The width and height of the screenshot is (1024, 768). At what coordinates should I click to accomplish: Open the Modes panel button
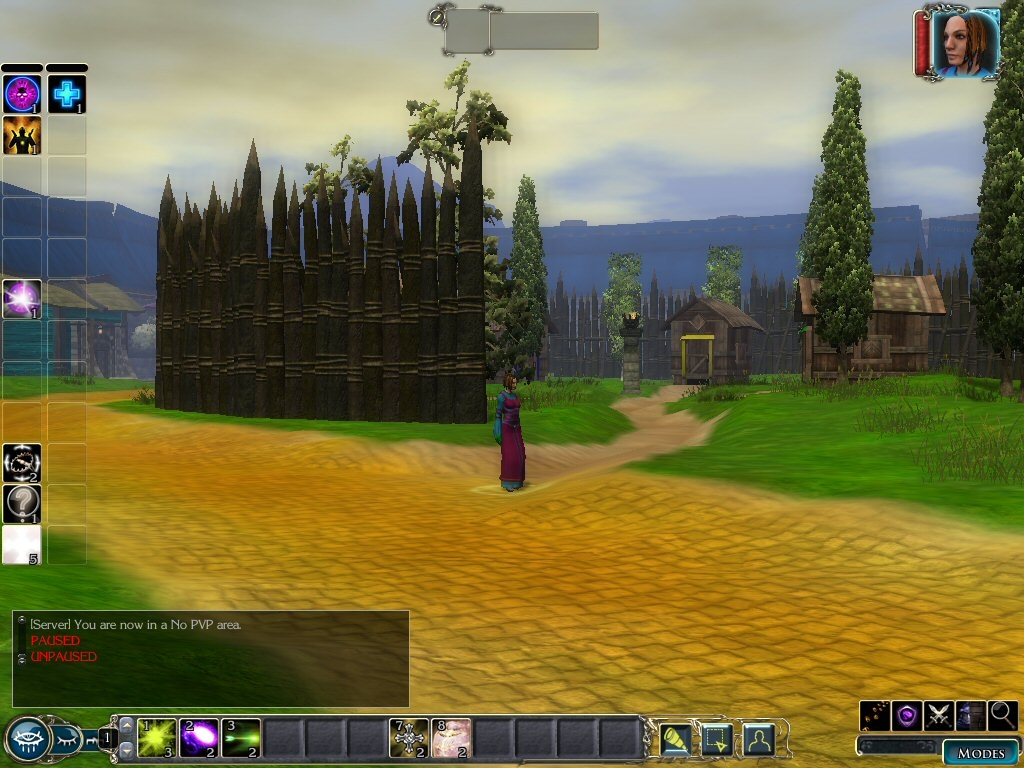coord(980,753)
